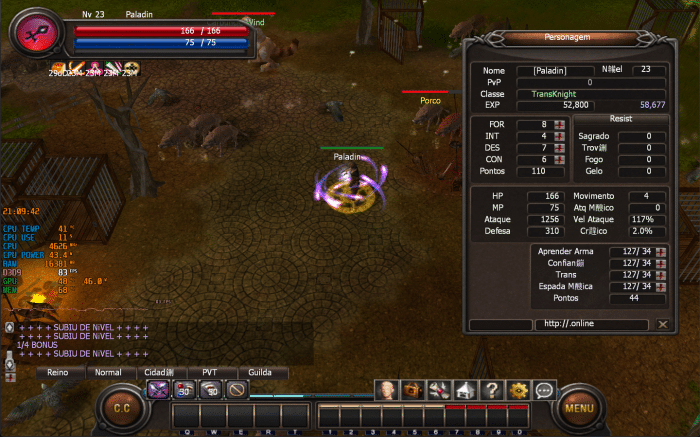
Task: Activate the crossed swords skill icon
Action: tap(158, 390)
